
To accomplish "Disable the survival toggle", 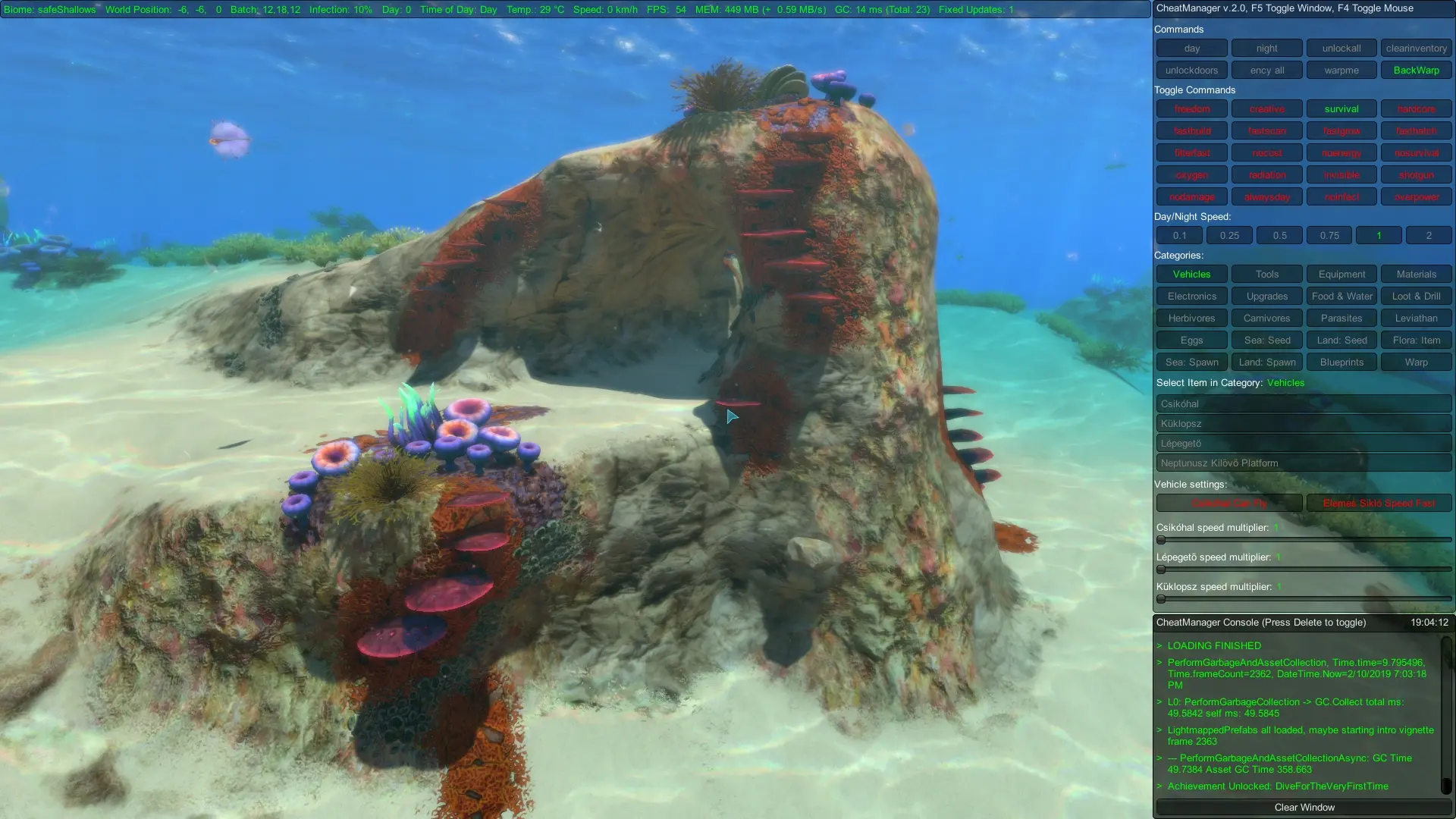I will click(1341, 108).
